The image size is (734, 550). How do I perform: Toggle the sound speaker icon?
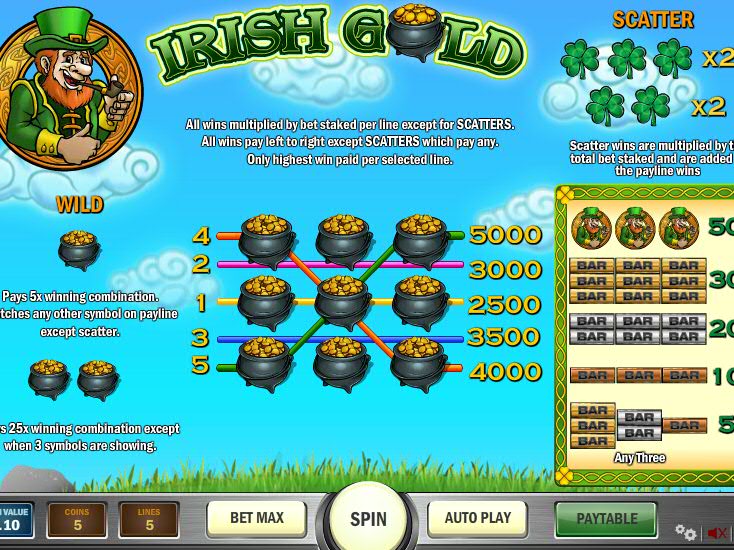click(717, 532)
